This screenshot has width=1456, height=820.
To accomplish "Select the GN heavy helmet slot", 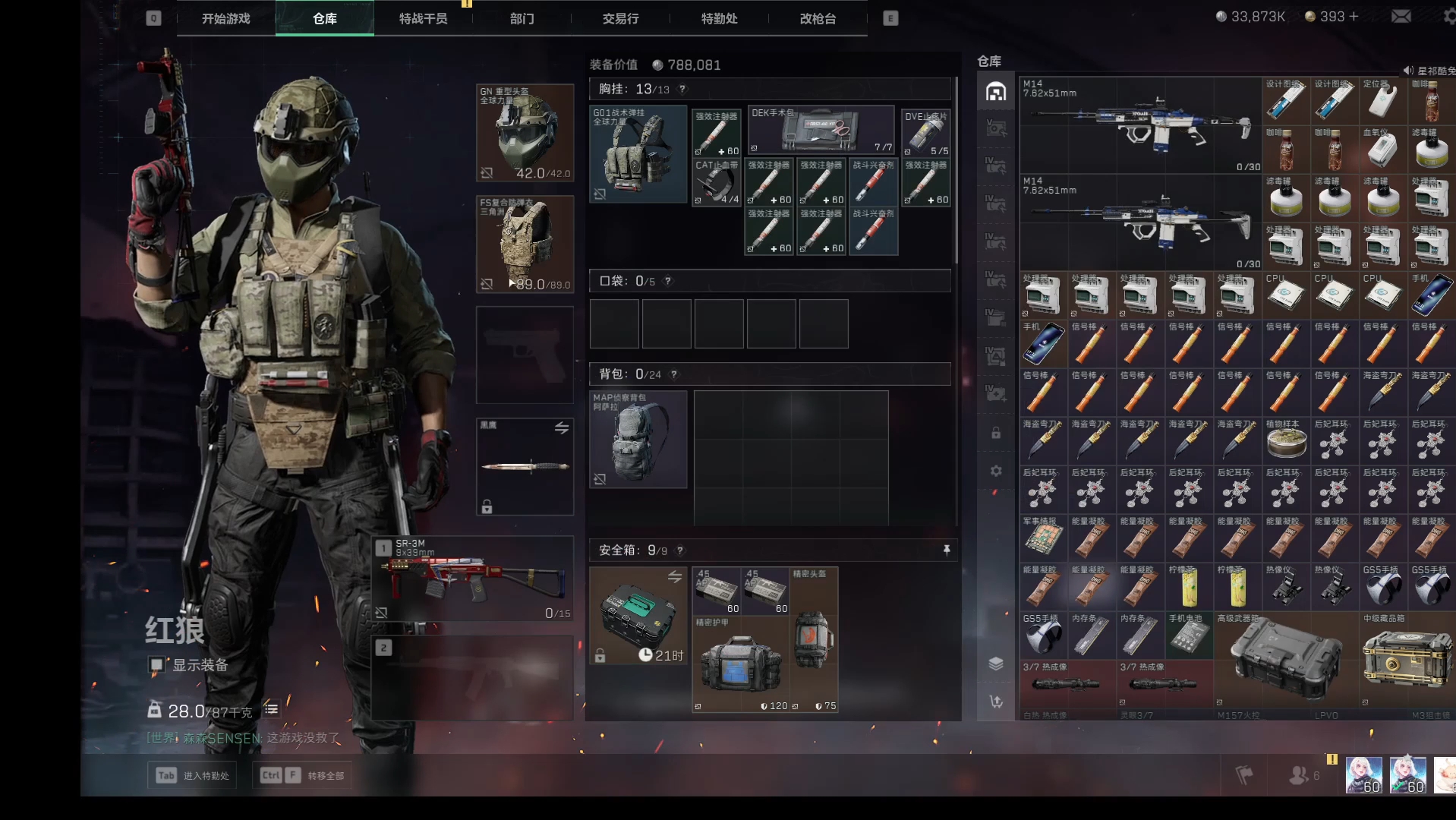I will click(x=525, y=133).
